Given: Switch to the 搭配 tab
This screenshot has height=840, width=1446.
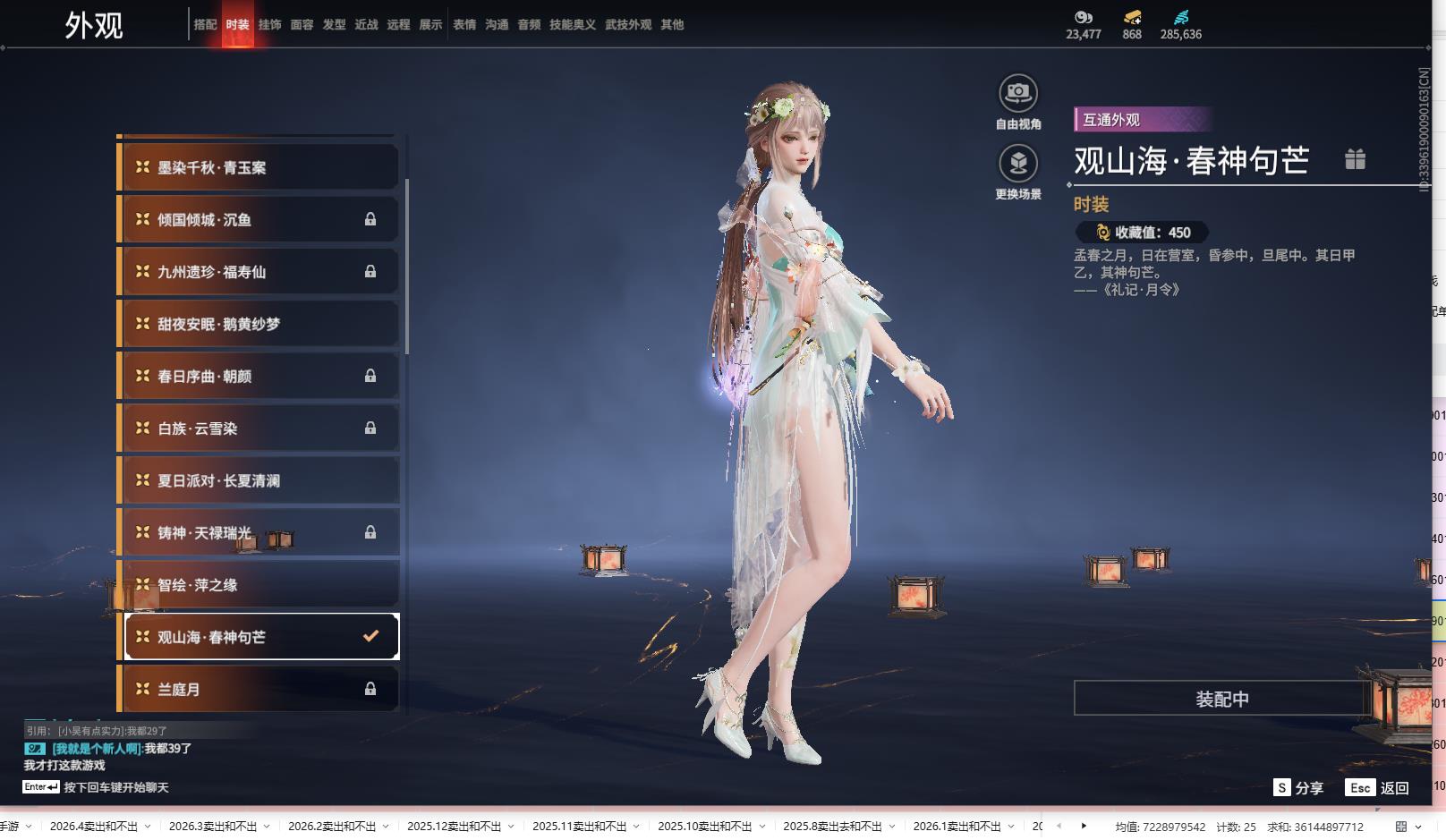Looking at the screenshot, I should (205, 25).
